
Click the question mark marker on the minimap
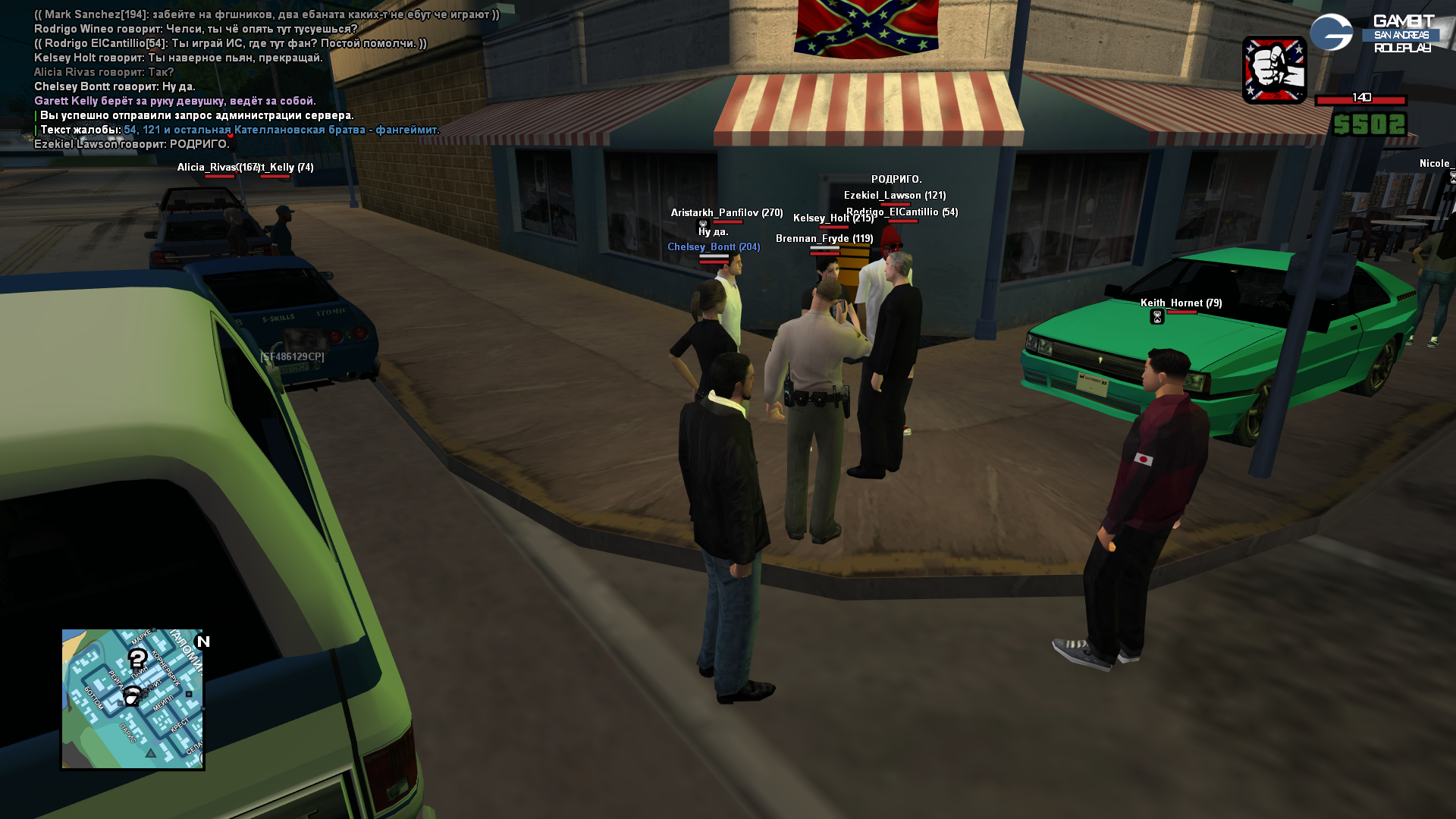137,657
